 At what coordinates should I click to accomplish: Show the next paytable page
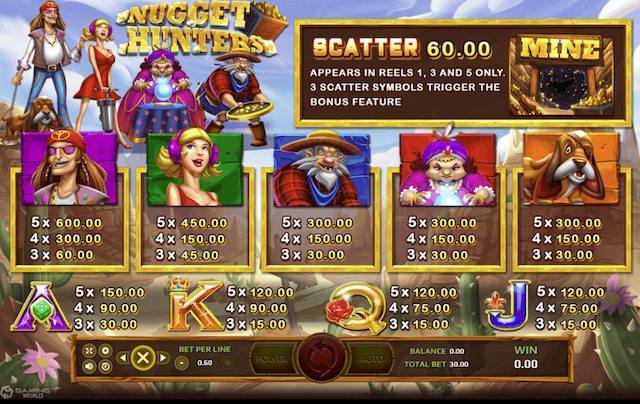161,357
